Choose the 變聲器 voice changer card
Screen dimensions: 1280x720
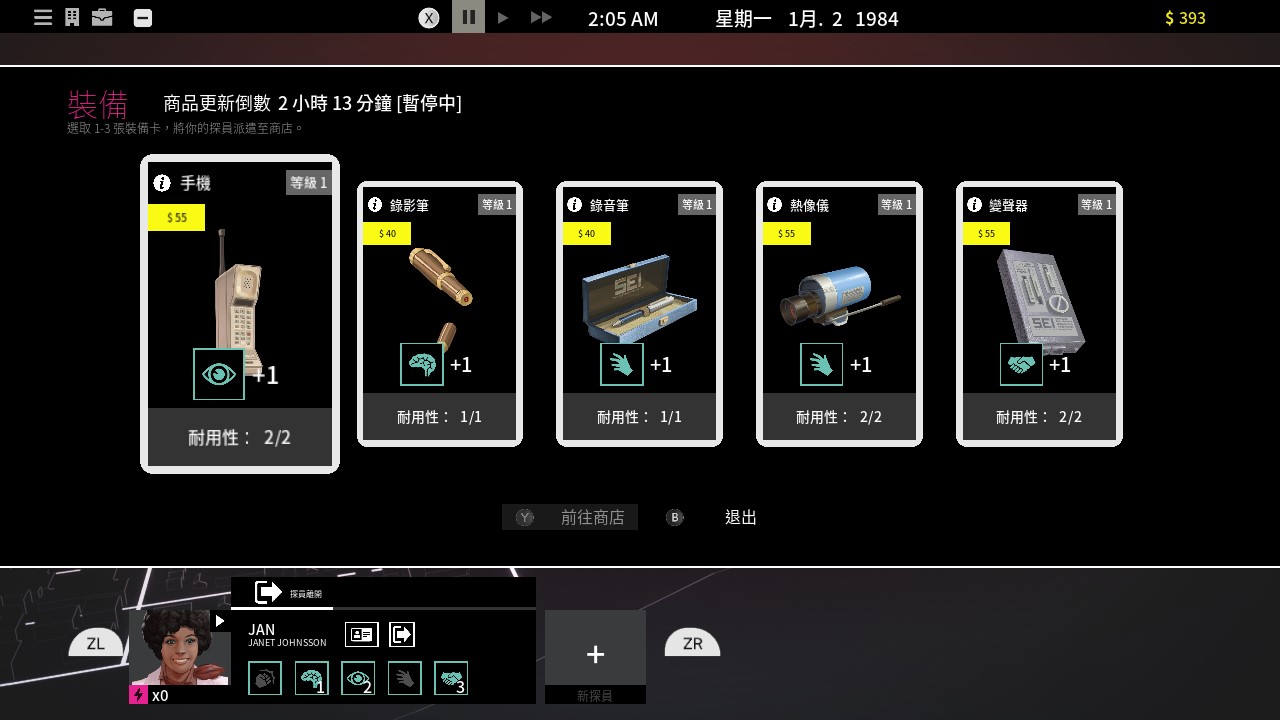1039,313
